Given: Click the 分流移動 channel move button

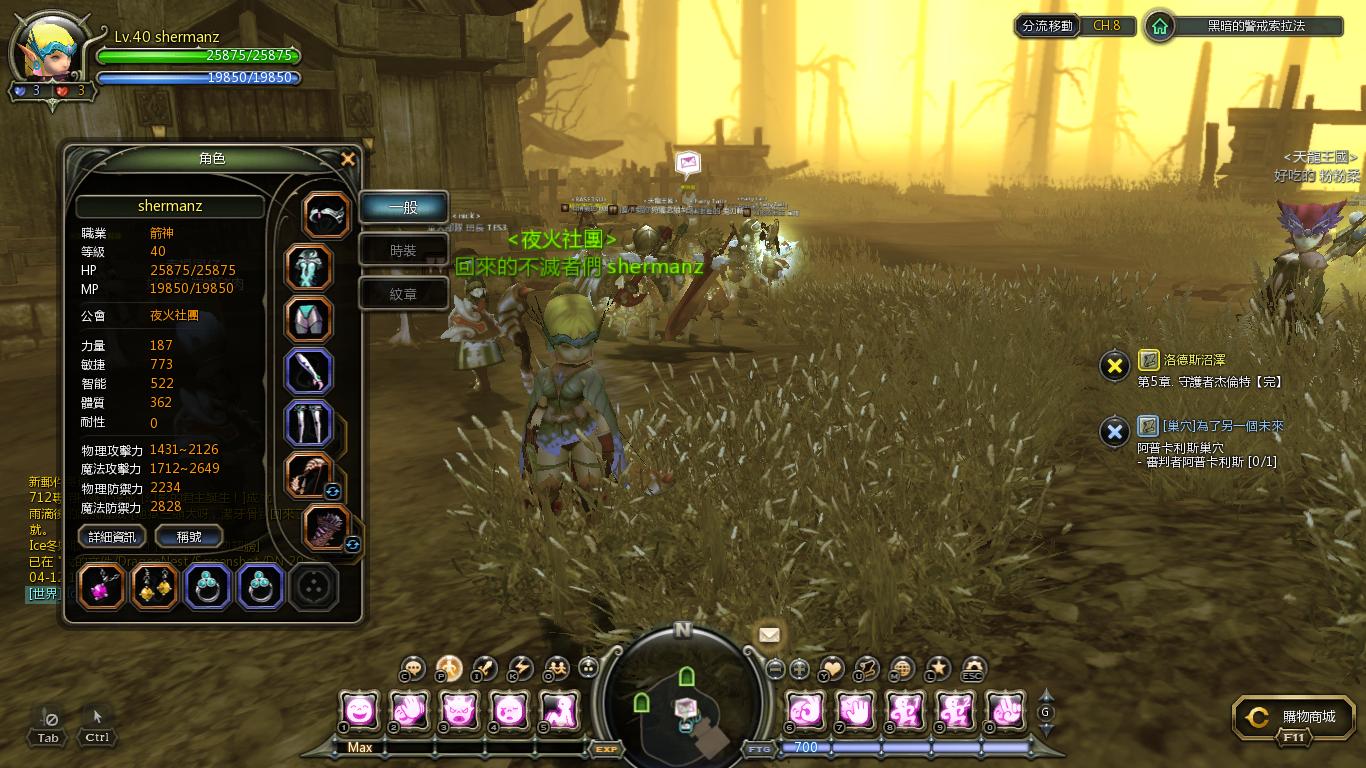Looking at the screenshot, I should pos(1047,26).
